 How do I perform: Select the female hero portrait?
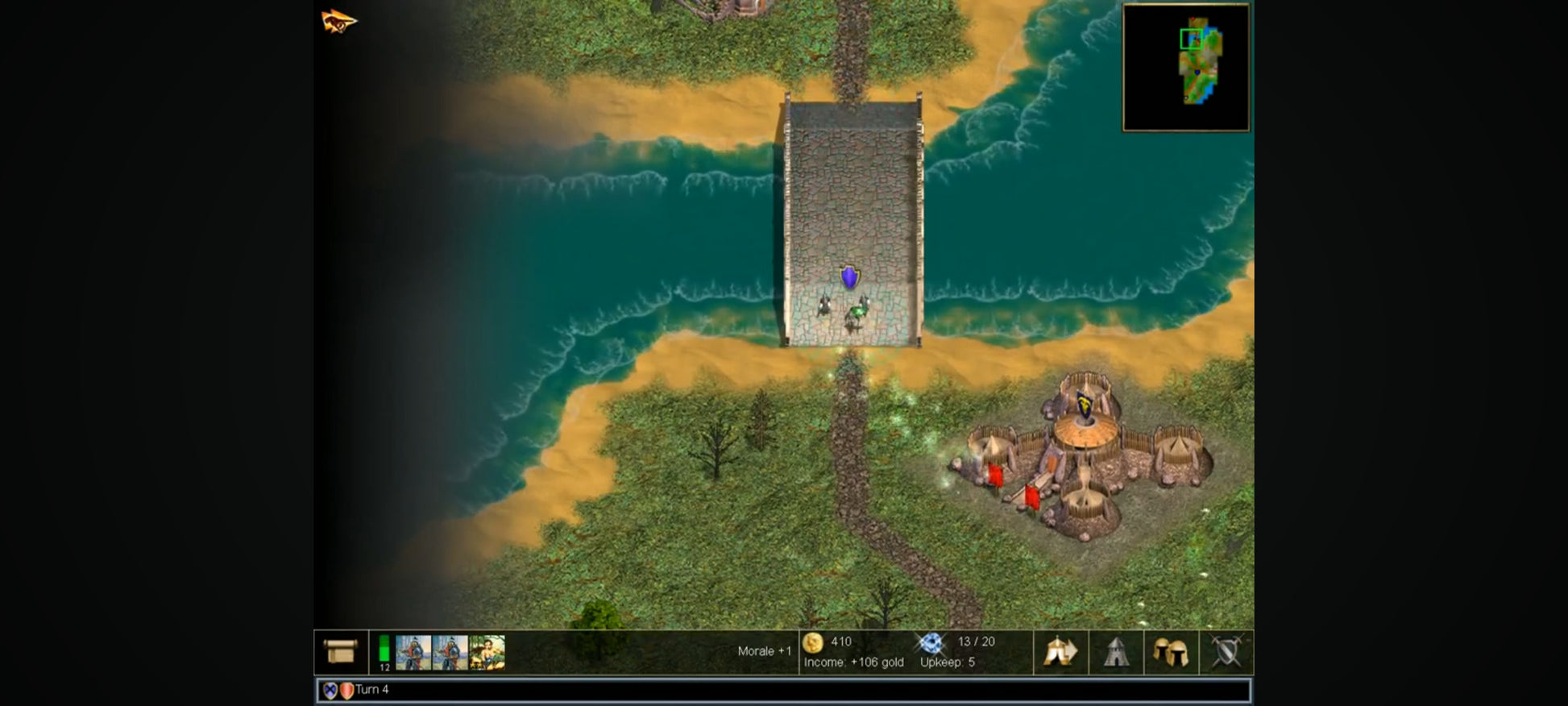[487, 652]
